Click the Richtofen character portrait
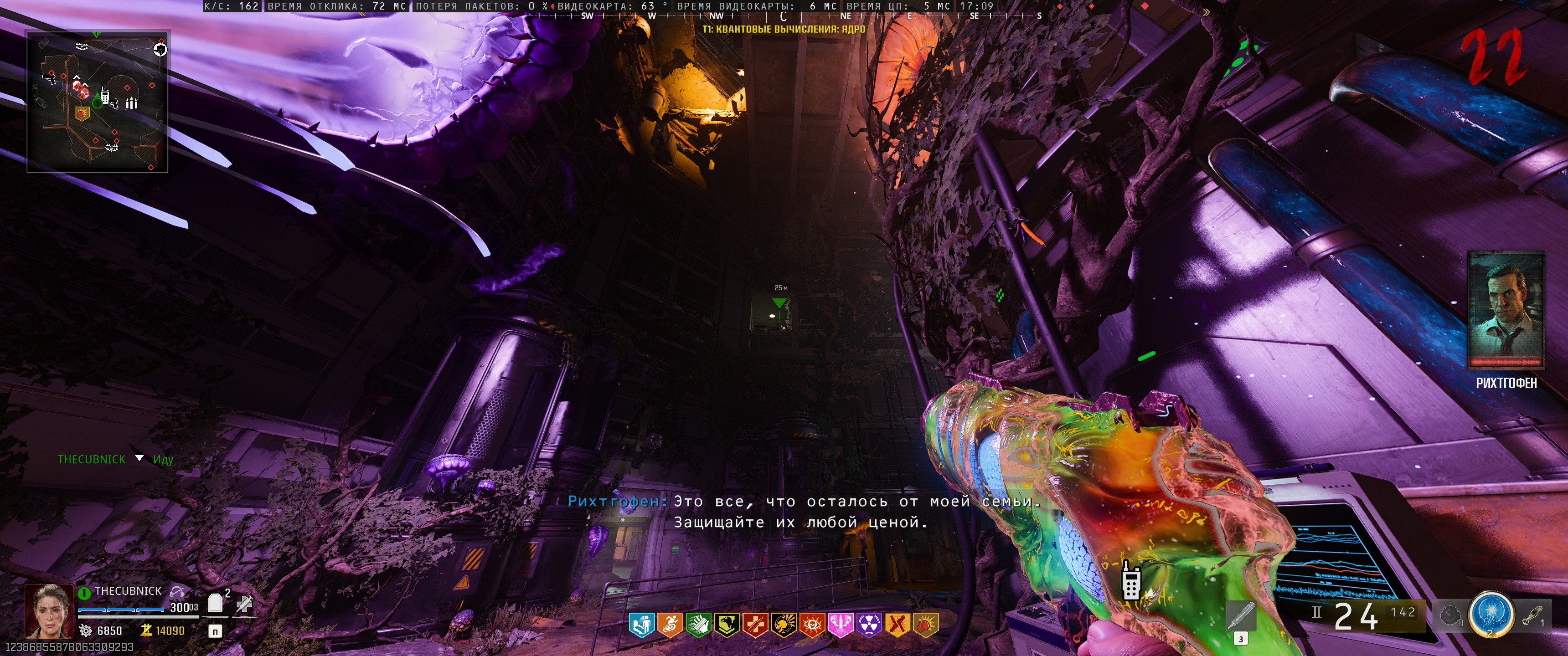 (1506, 310)
